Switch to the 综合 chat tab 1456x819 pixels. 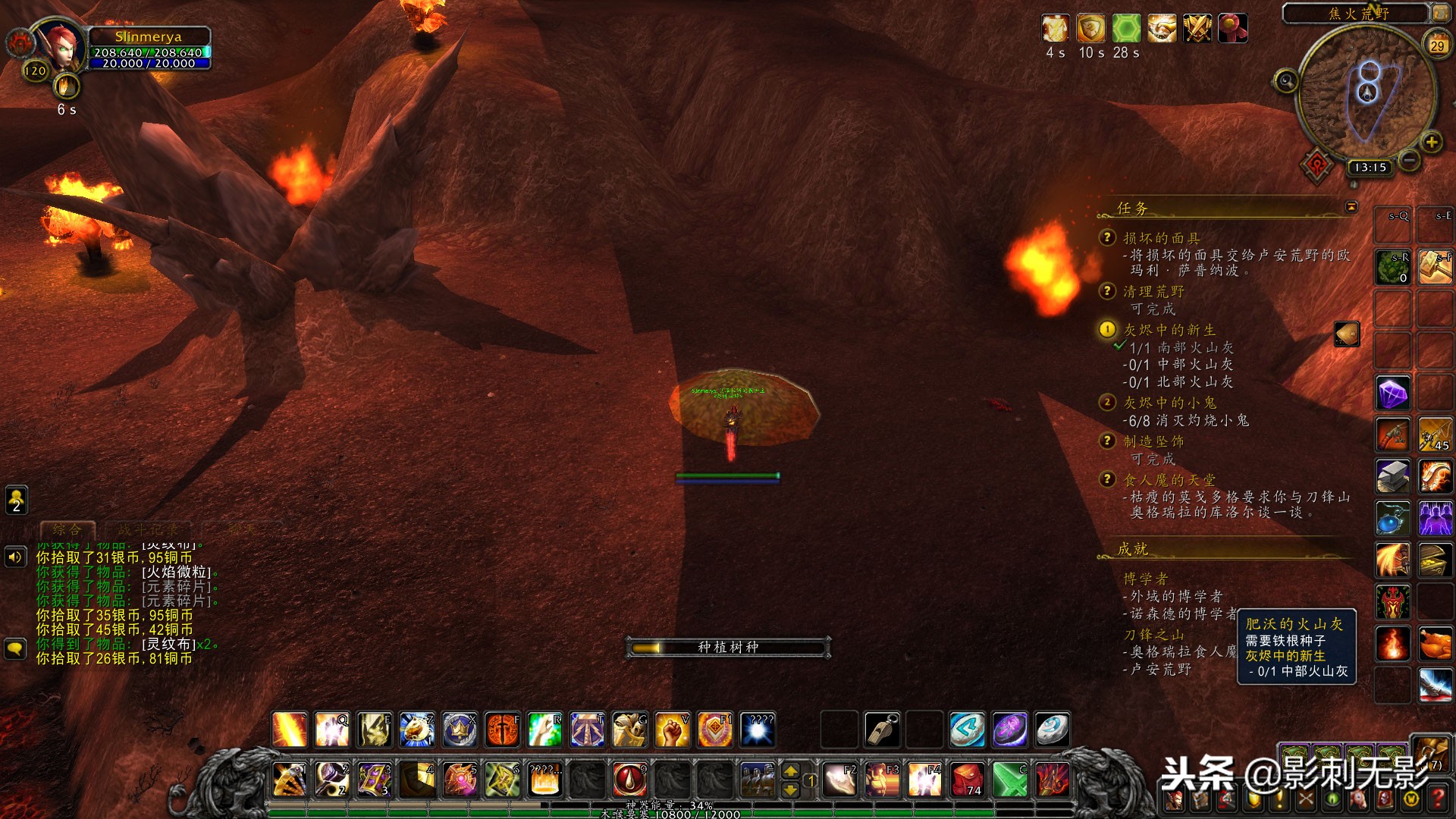pyautogui.click(x=67, y=529)
